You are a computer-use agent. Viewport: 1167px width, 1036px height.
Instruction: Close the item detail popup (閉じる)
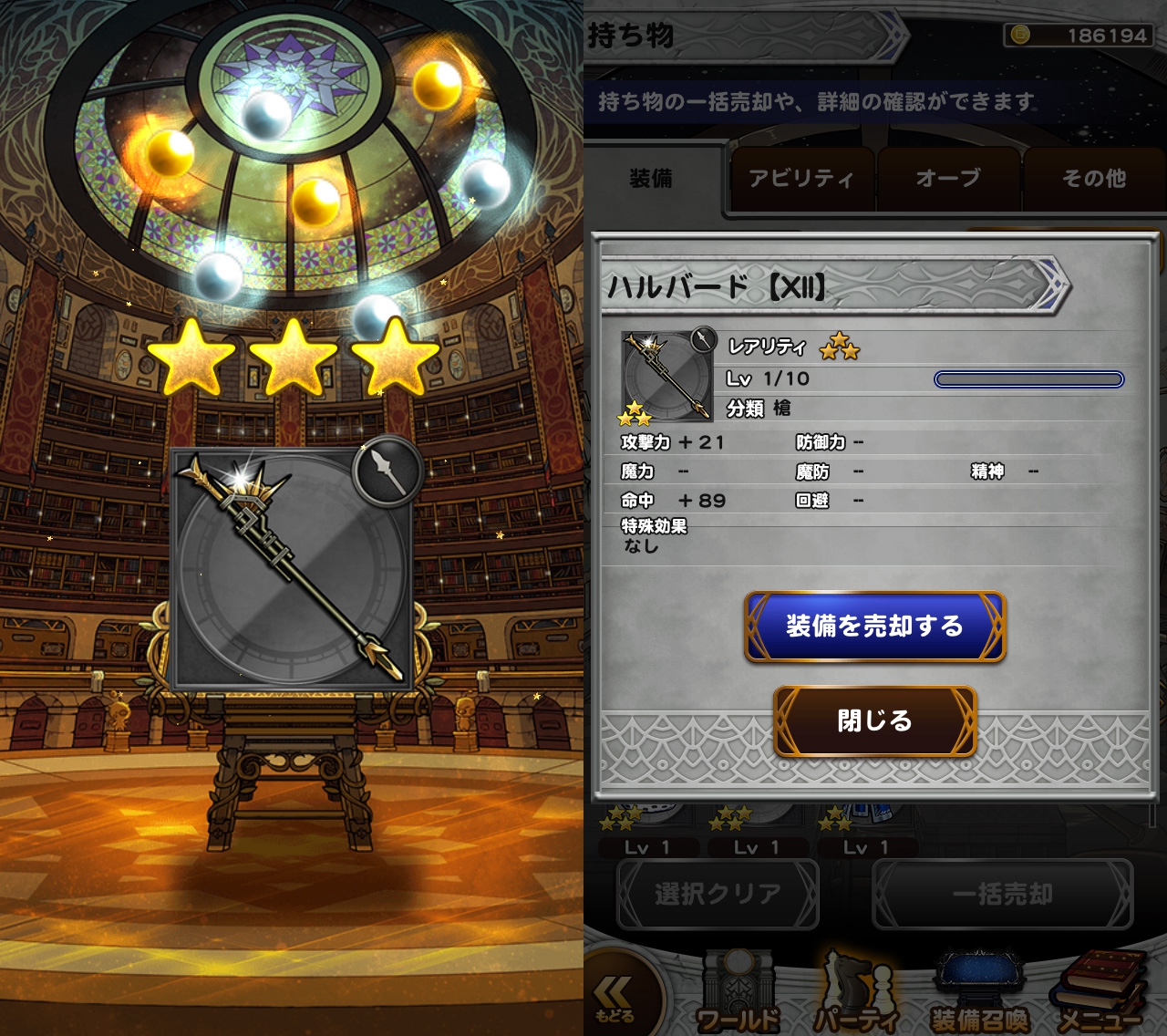(x=874, y=720)
